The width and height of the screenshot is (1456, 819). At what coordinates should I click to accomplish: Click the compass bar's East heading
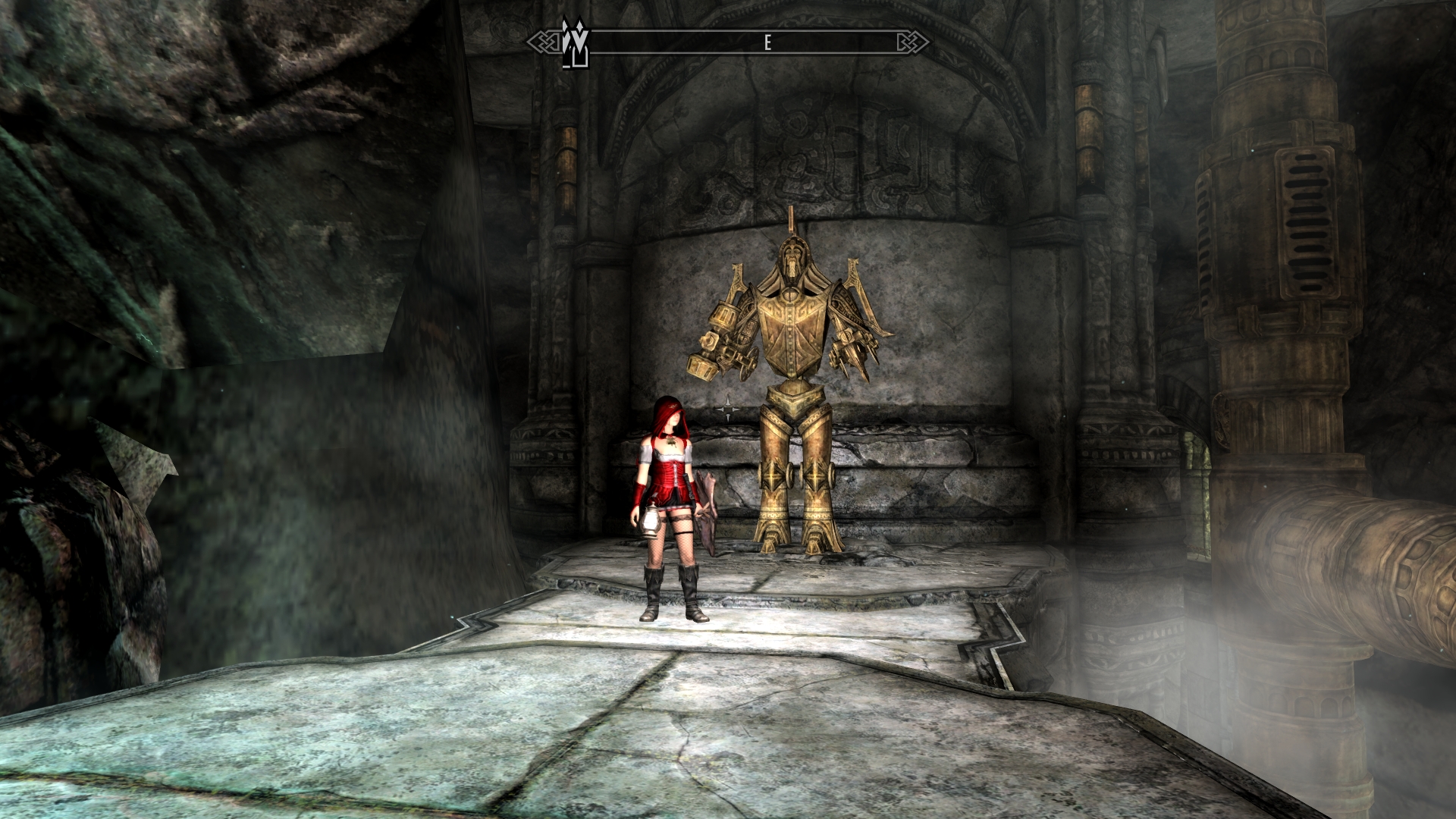[x=767, y=43]
